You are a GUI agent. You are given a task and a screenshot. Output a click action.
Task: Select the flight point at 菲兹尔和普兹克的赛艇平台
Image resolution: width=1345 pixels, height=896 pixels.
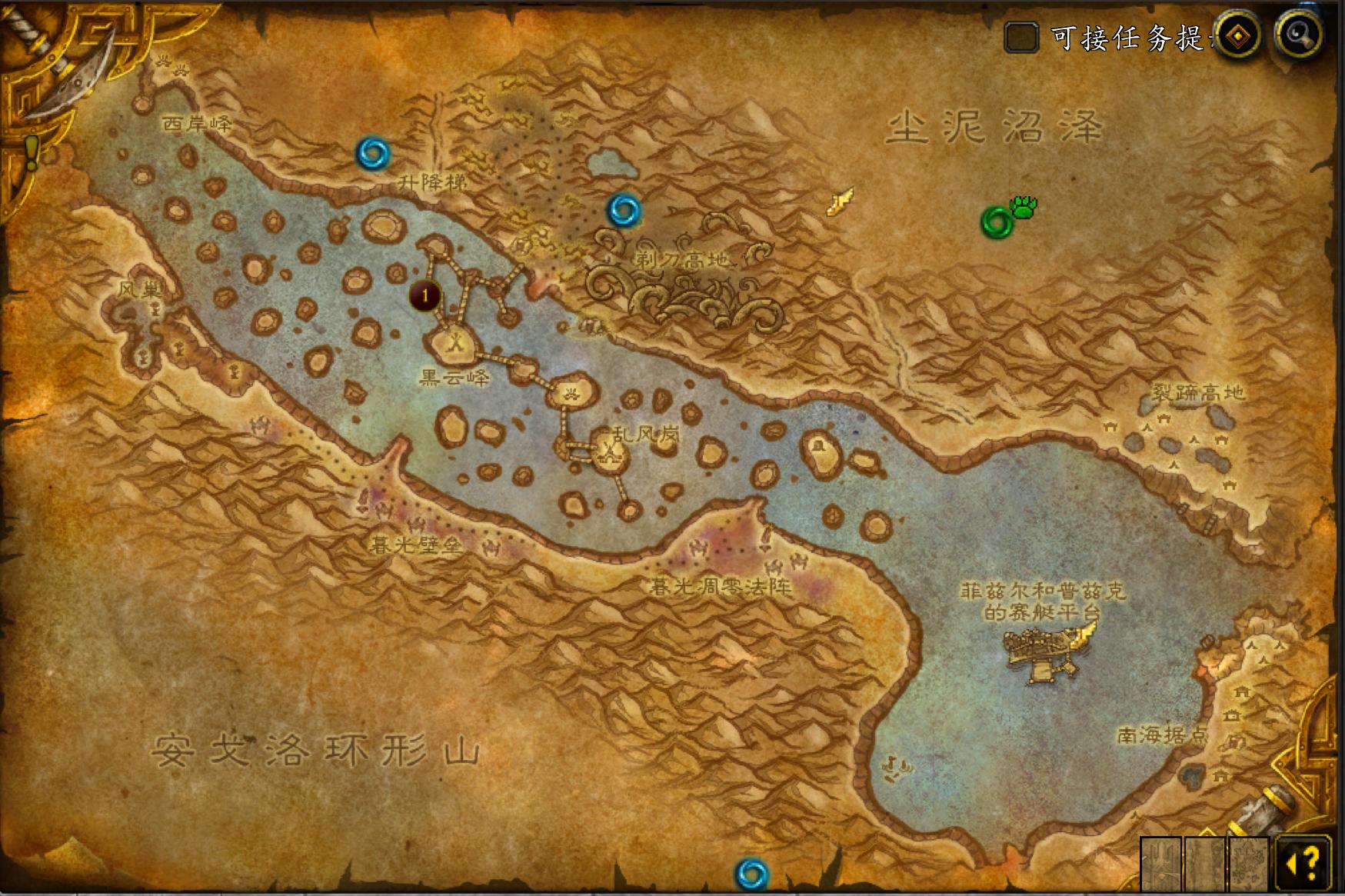coord(1085,634)
